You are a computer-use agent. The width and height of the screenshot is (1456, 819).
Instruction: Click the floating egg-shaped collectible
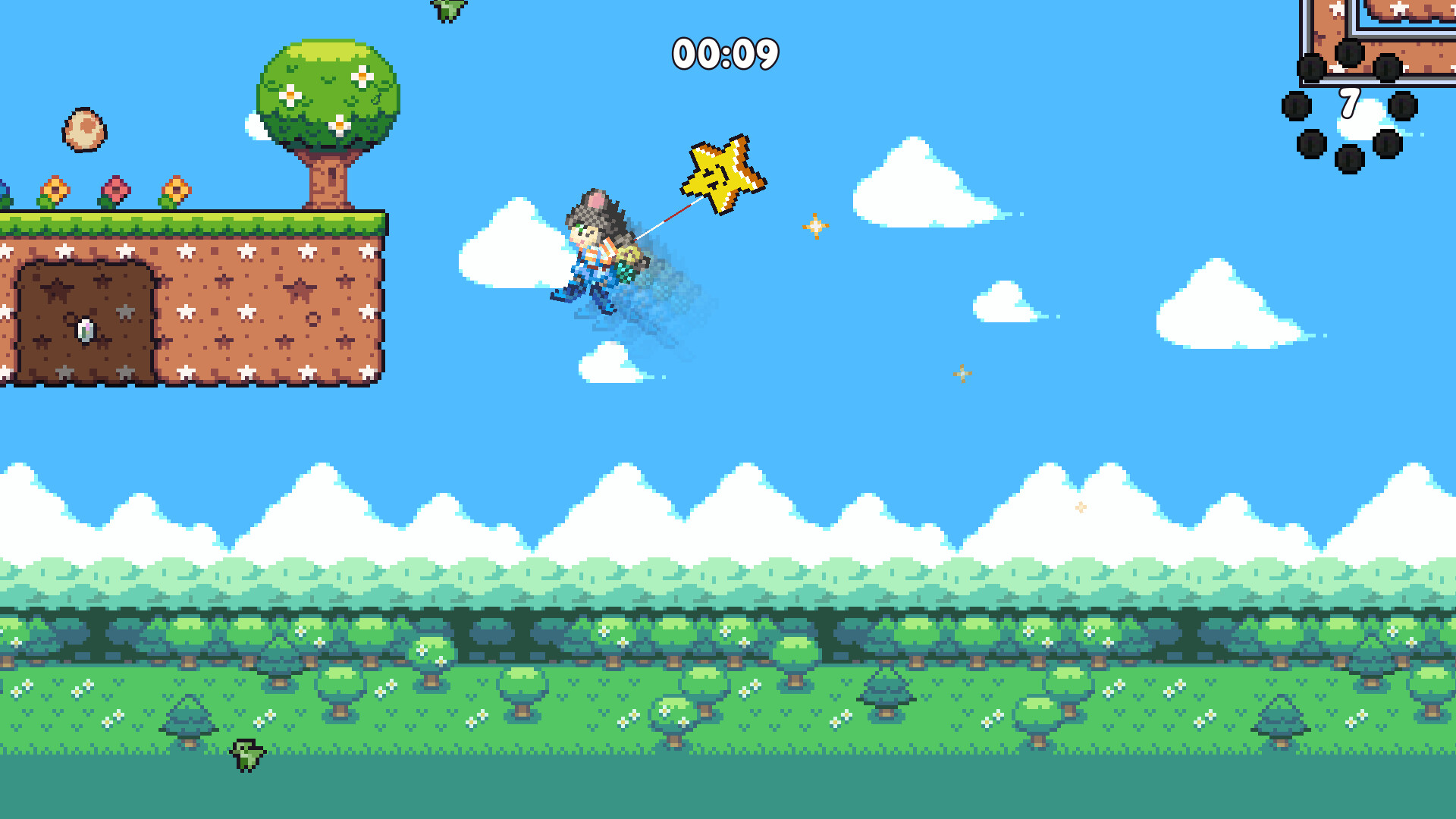[86, 128]
